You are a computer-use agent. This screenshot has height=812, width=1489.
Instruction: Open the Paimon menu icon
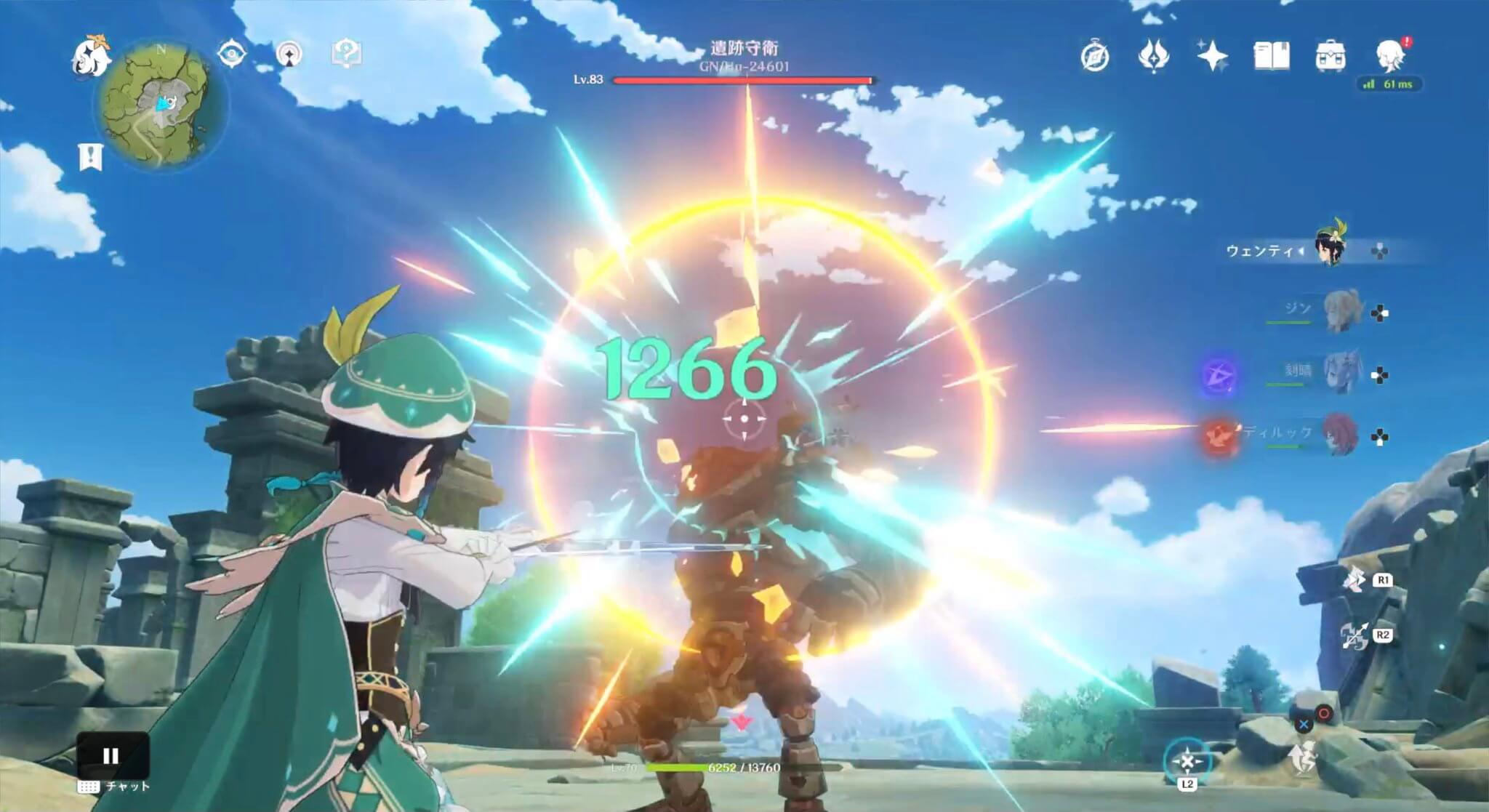tap(89, 57)
